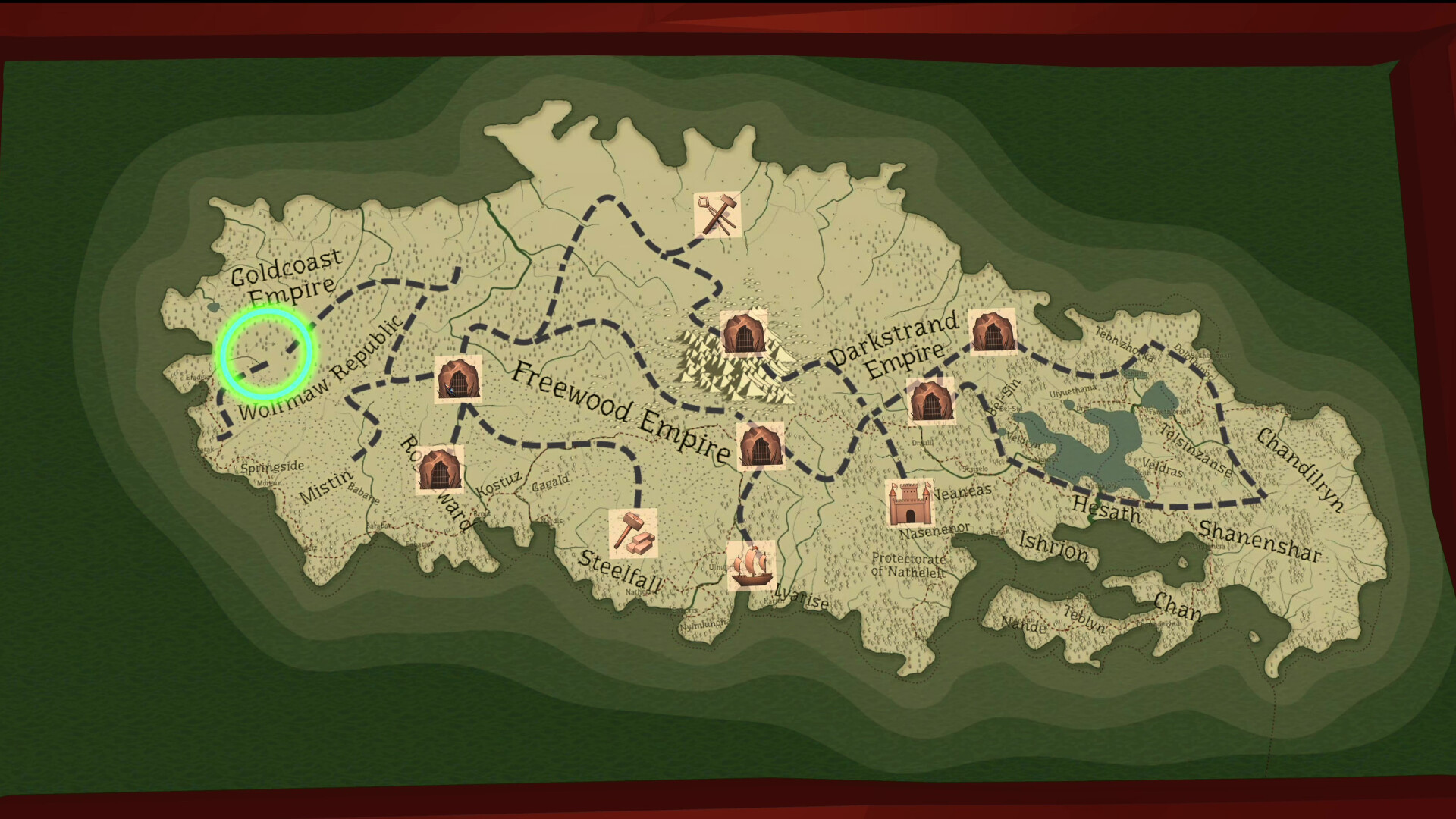Click the castle icon of Protectorate of Natheleit
Image resolution: width=1456 pixels, height=819 pixels.
pyautogui.click(x=909, y=501)
